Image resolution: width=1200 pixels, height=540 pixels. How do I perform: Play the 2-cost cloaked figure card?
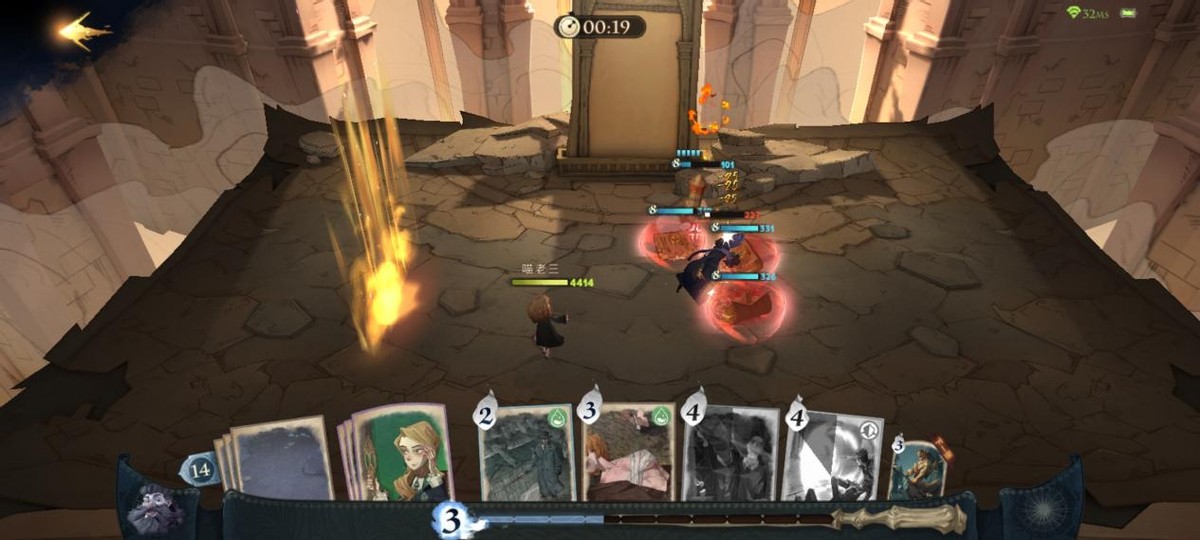pos(527,453)
